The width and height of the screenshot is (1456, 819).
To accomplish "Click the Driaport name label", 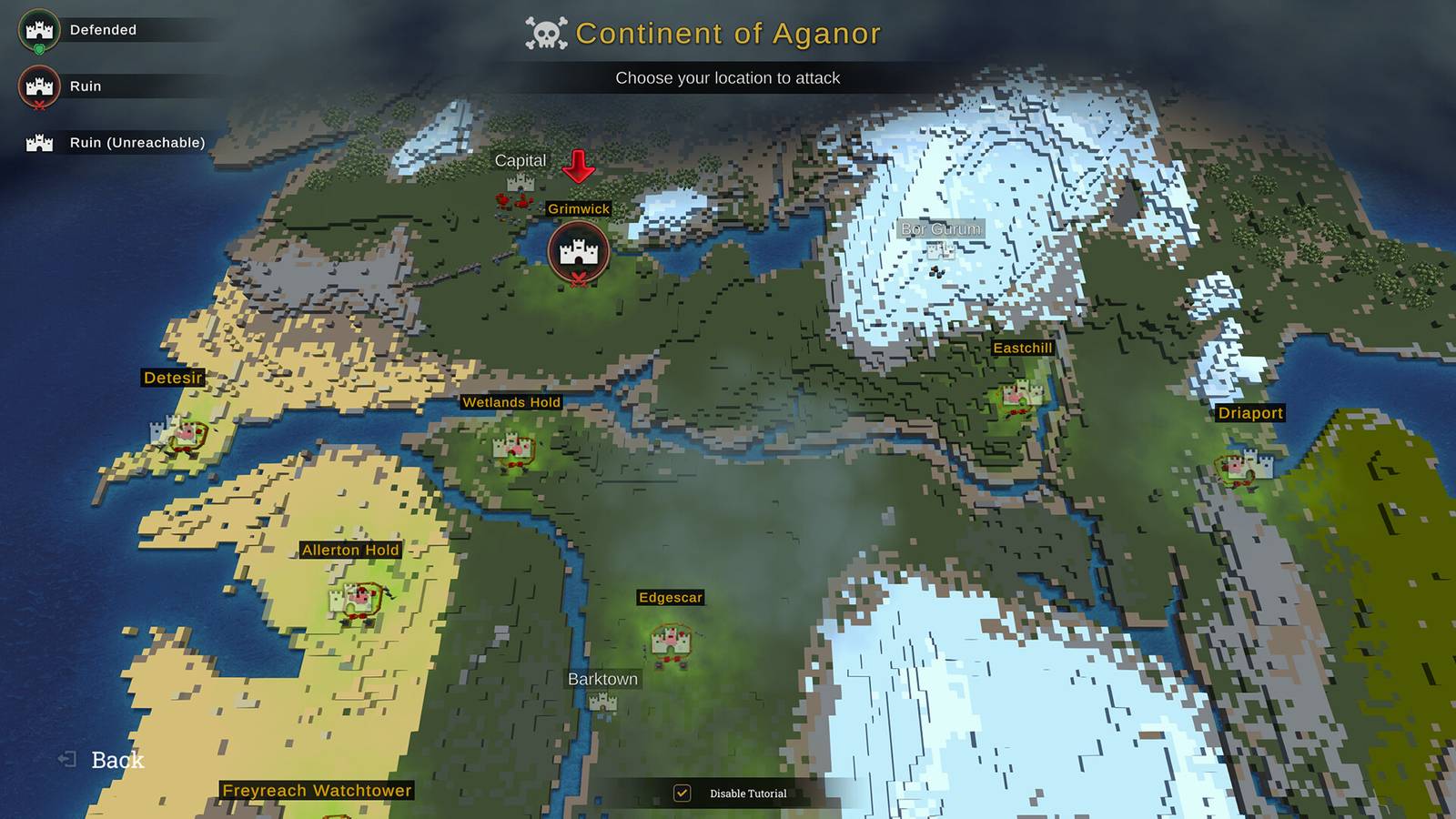I will tap(1251, 413).
